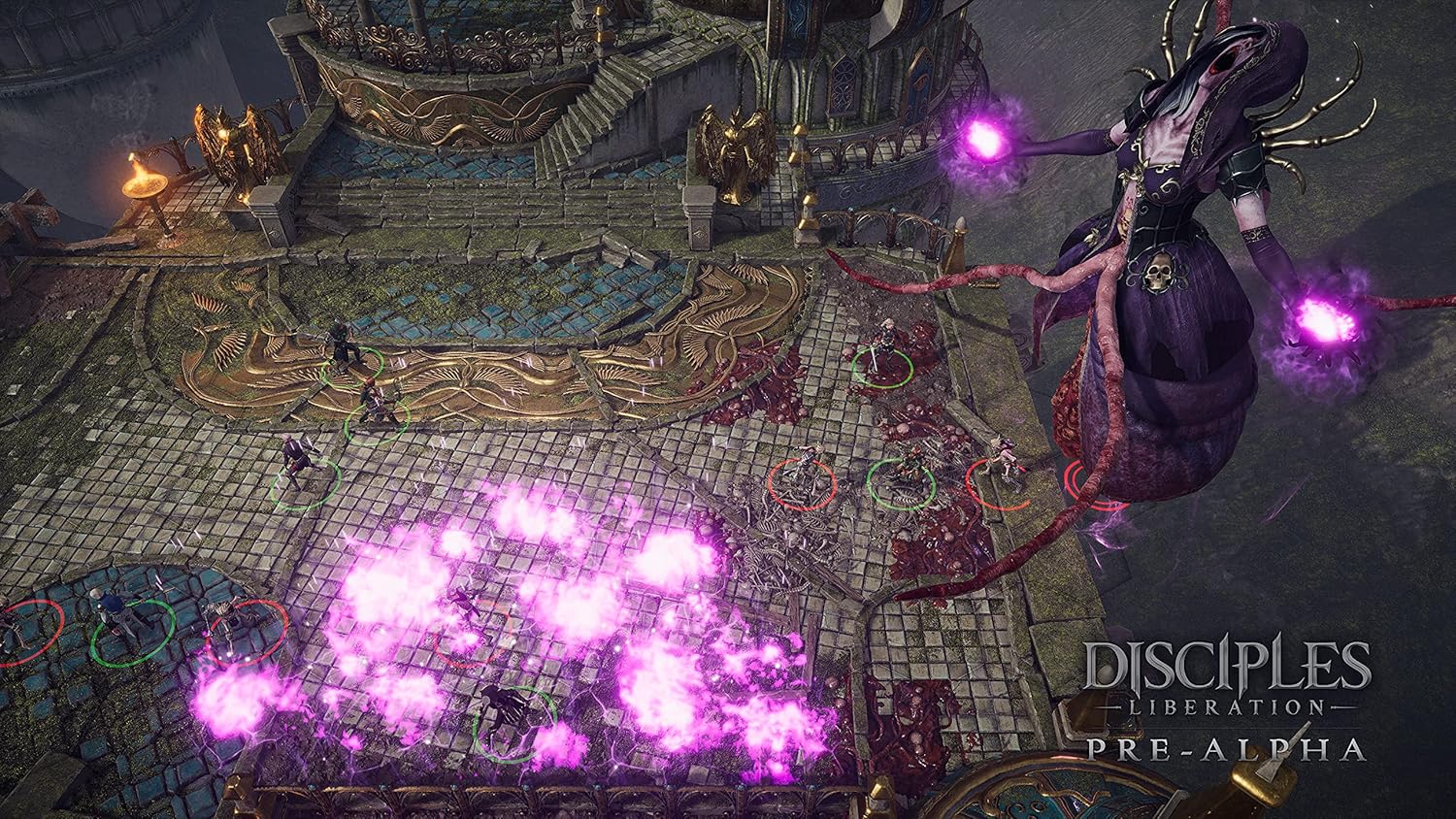Screen dimensions: 1456x819
Task: Select the blue-coated ally in the green ring
Action: point(121,619)
